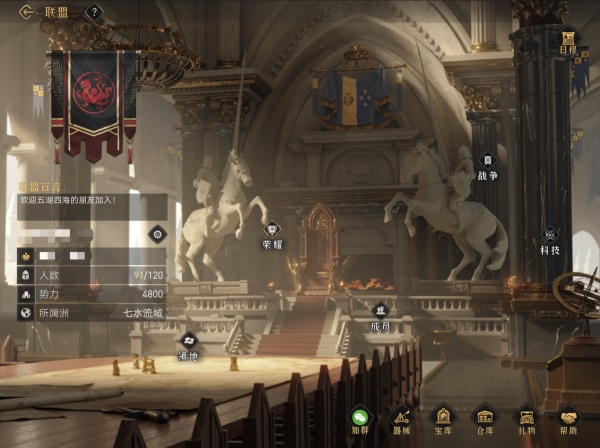Join the group chat via 加群

(x=360, y=420)
